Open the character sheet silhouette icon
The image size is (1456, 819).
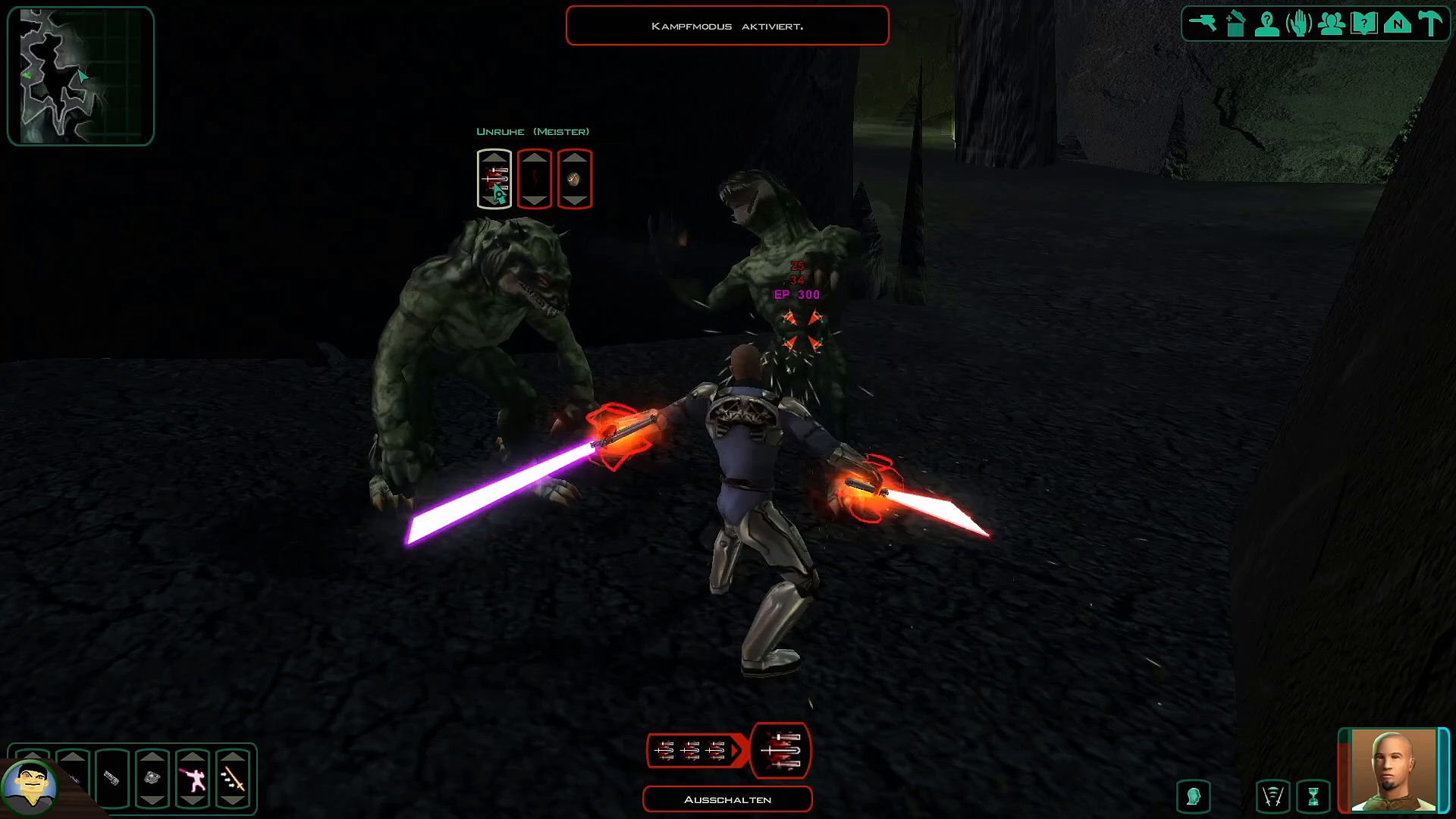pos(1267,24)
